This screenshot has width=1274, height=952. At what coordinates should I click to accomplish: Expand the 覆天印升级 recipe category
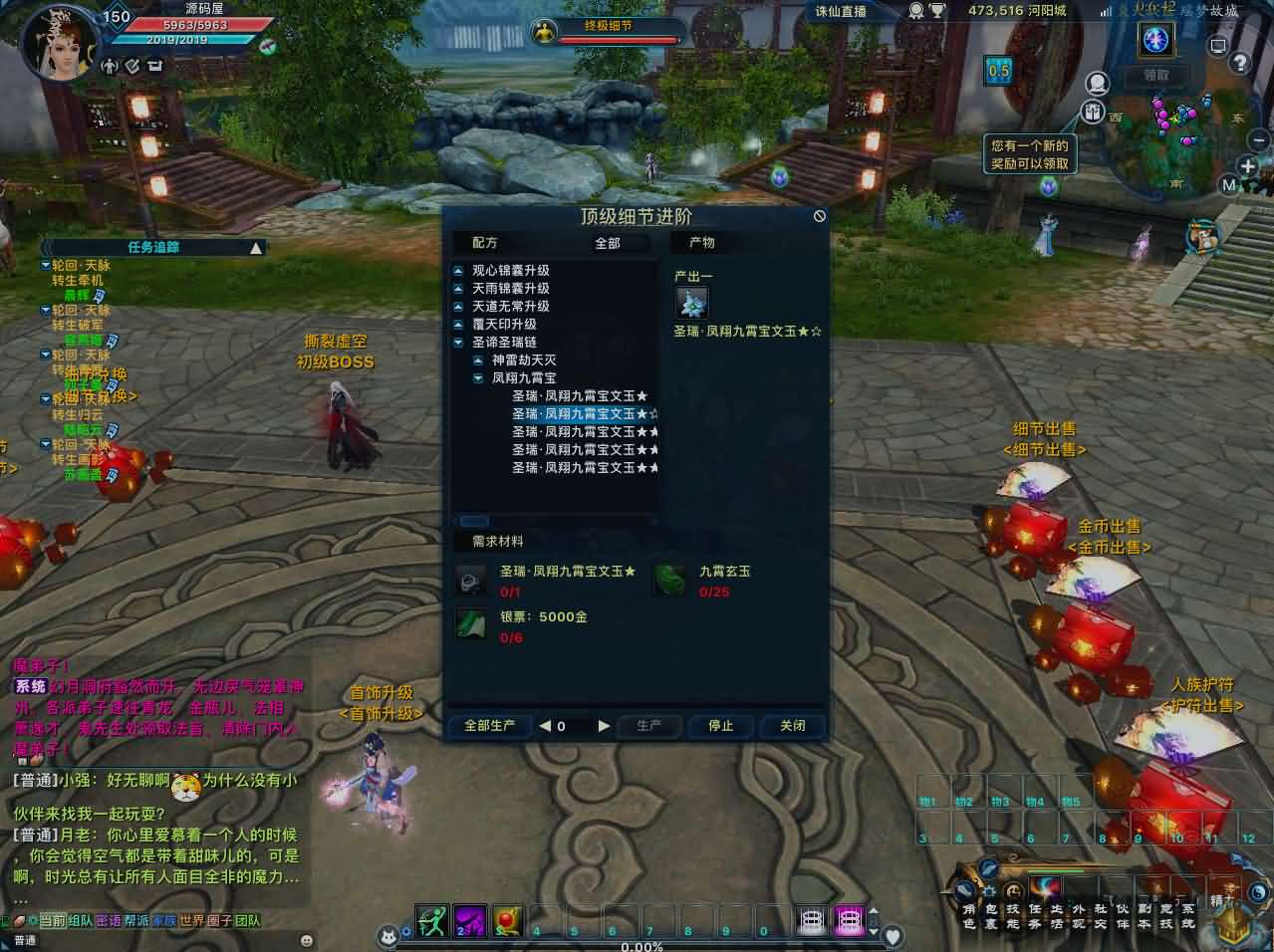pyautogui.click(x=458, y=325)
